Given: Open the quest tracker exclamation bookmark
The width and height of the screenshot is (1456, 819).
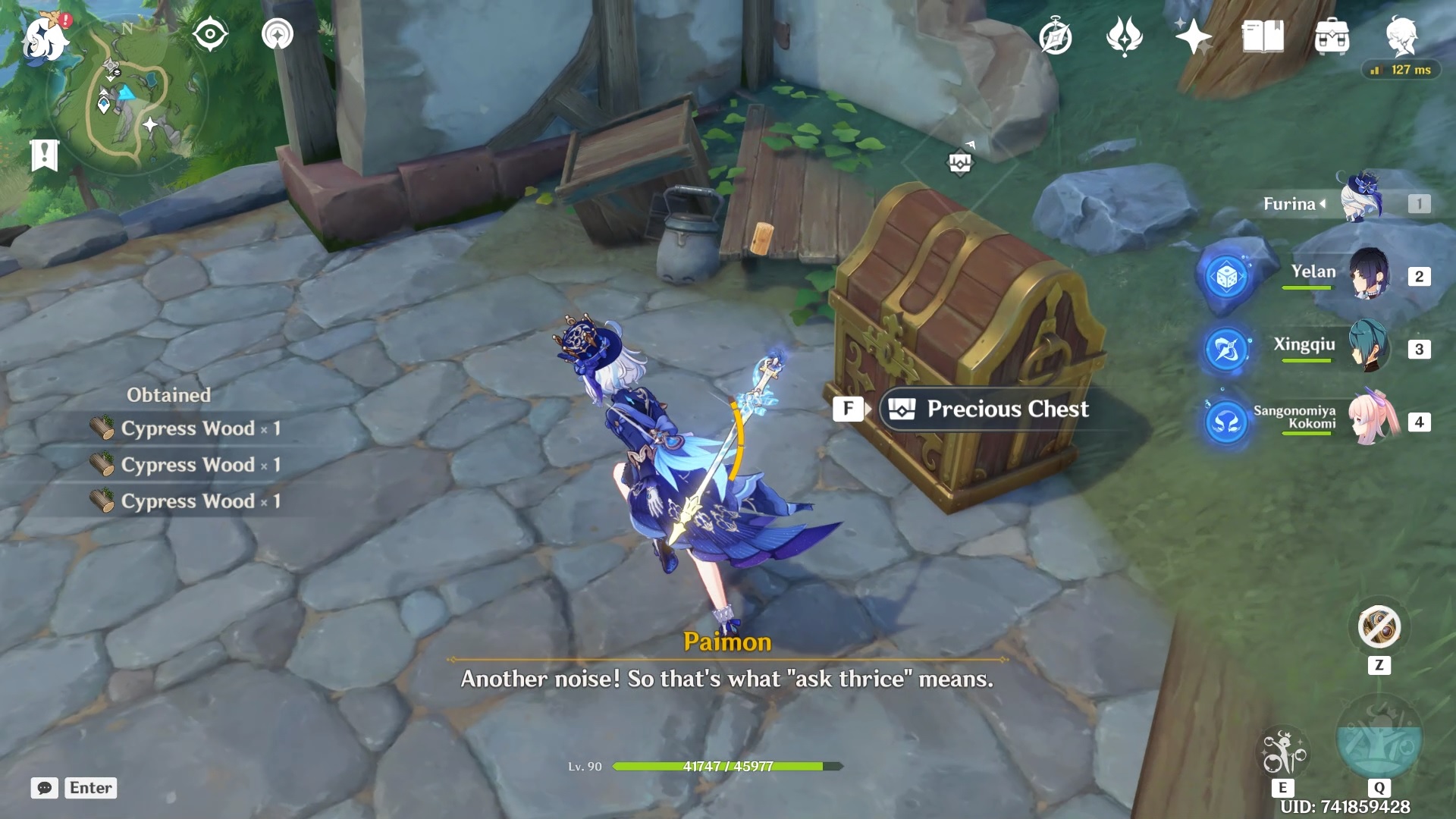Looking at the screenshot, I should pos(44,155).
